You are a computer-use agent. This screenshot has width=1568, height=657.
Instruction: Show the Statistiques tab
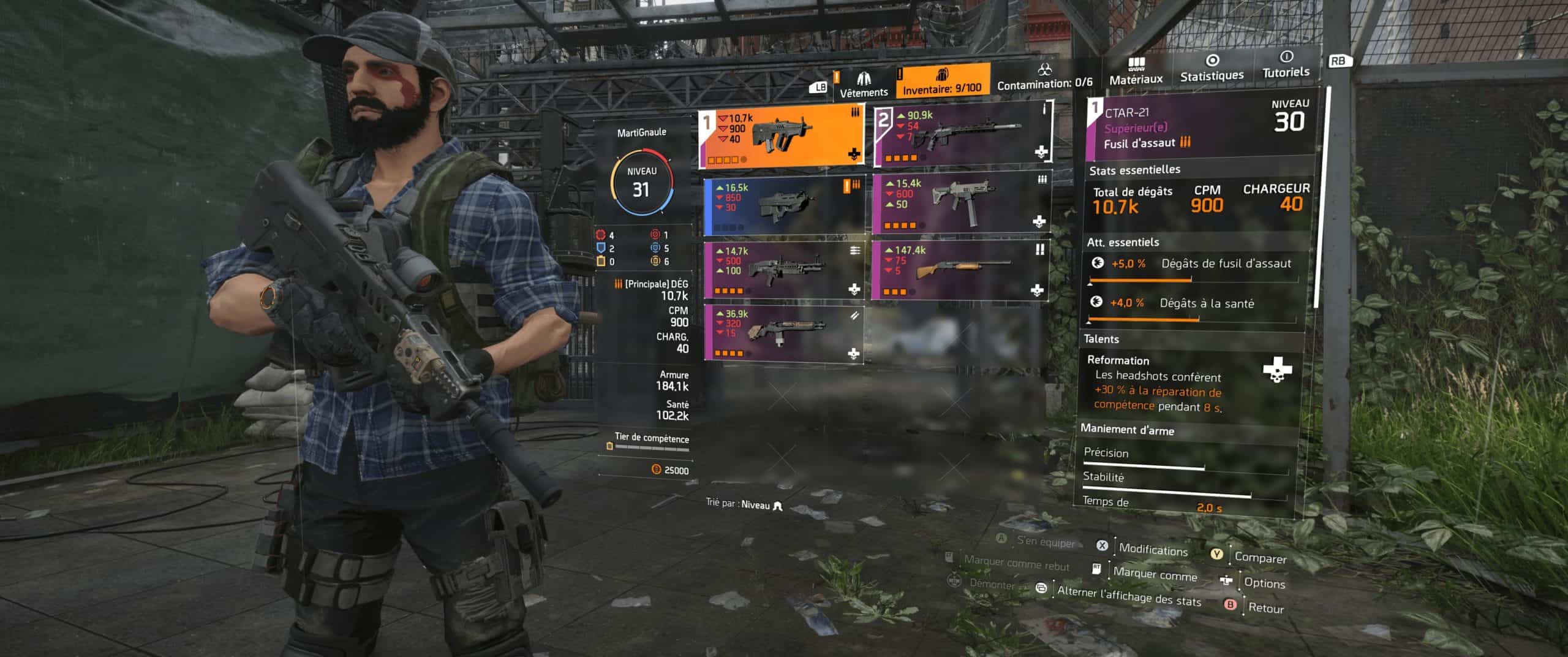click(1212, 69)
